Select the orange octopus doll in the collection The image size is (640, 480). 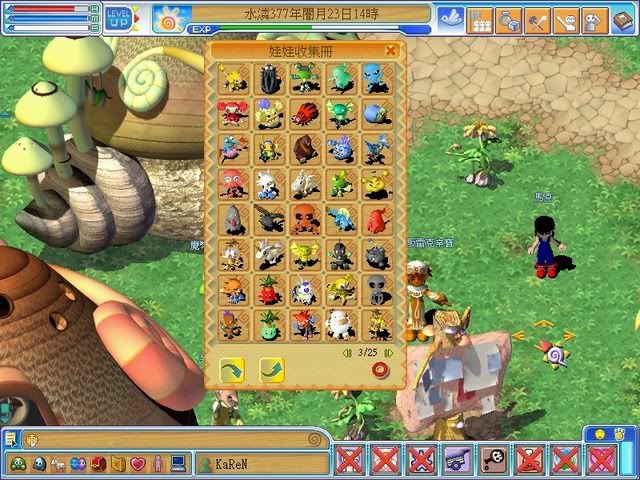305,218
